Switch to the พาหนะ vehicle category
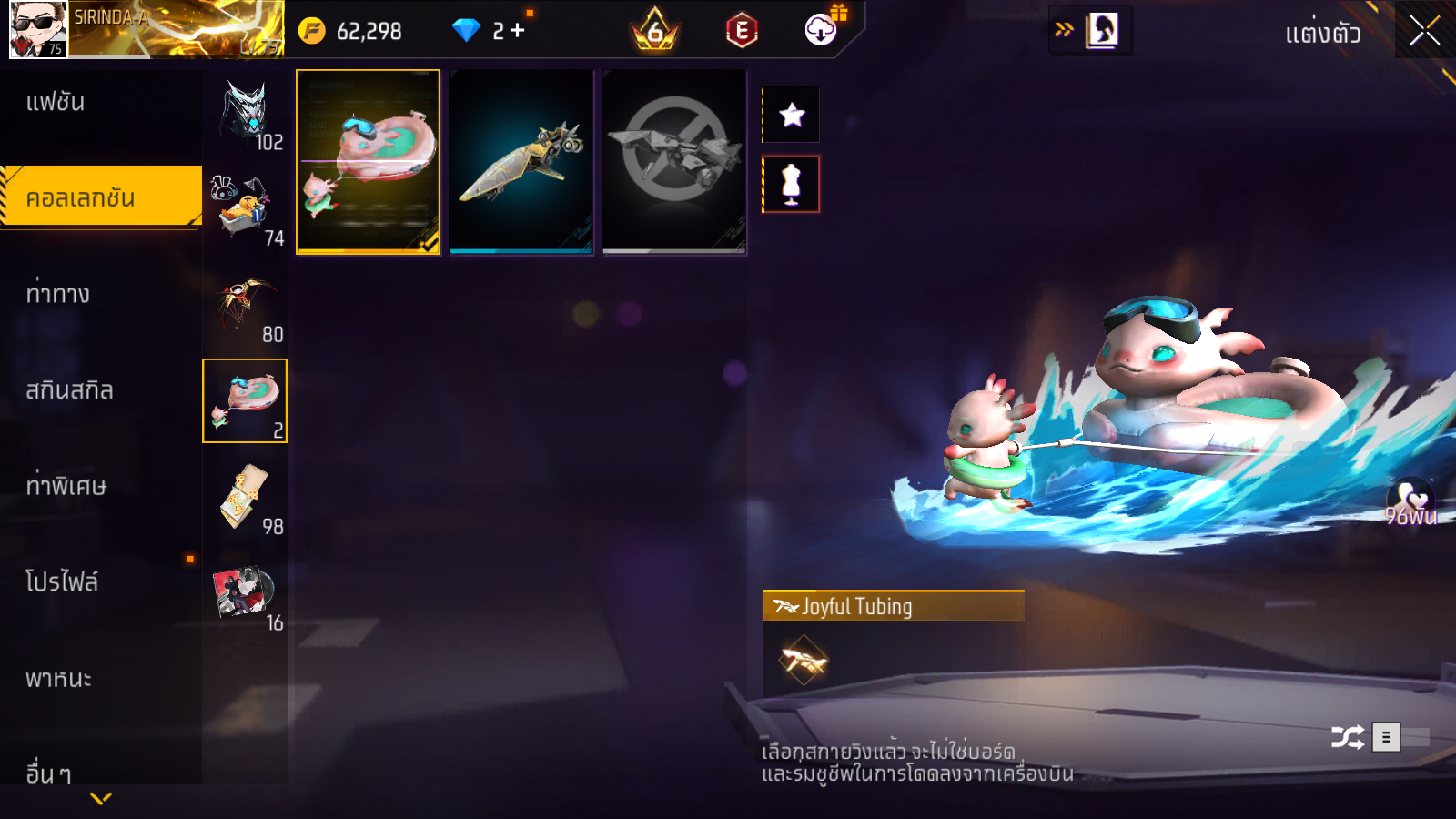Viewport: 1456px width, 819px height. 58,679
